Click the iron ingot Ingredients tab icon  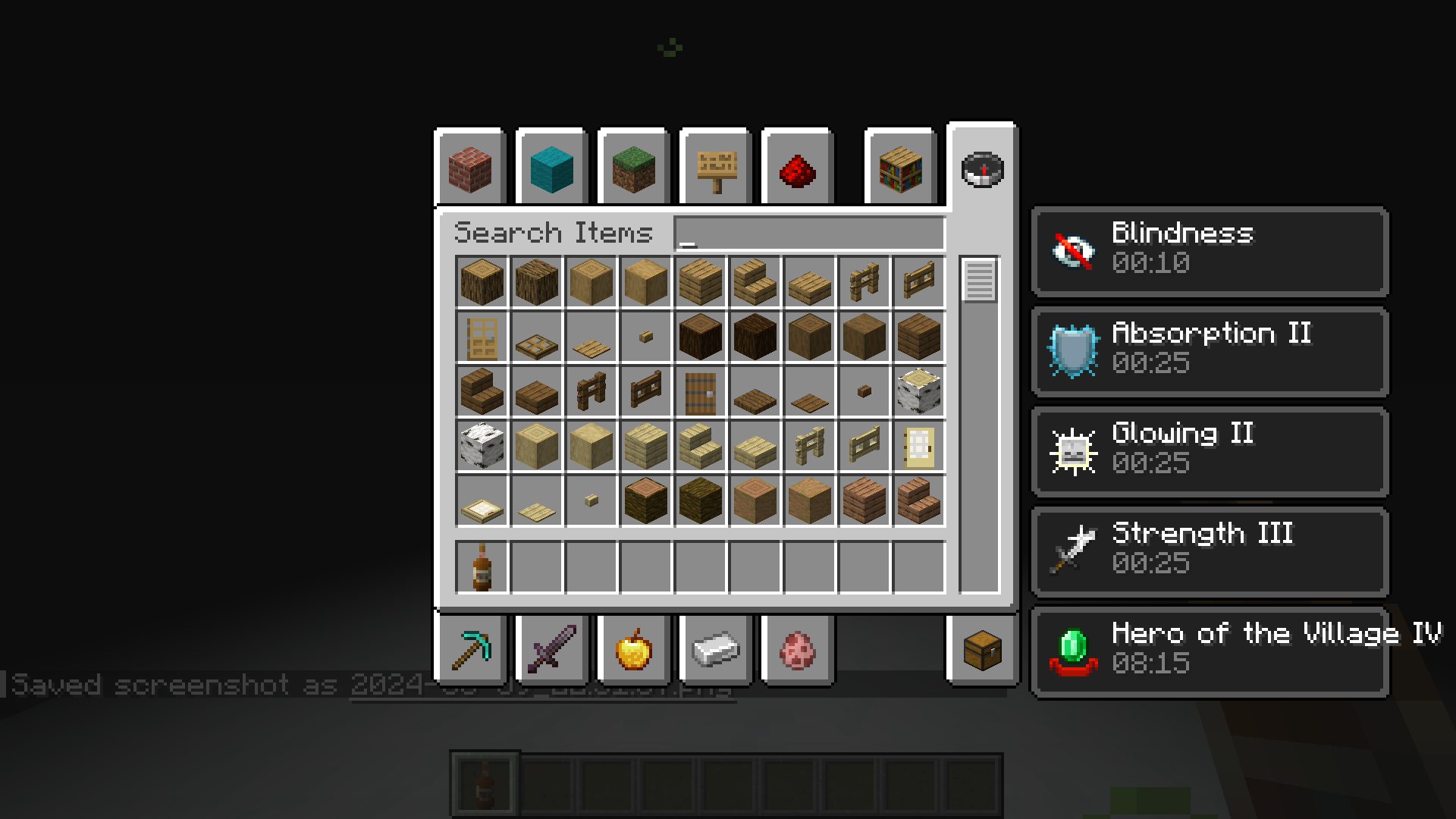714,648
